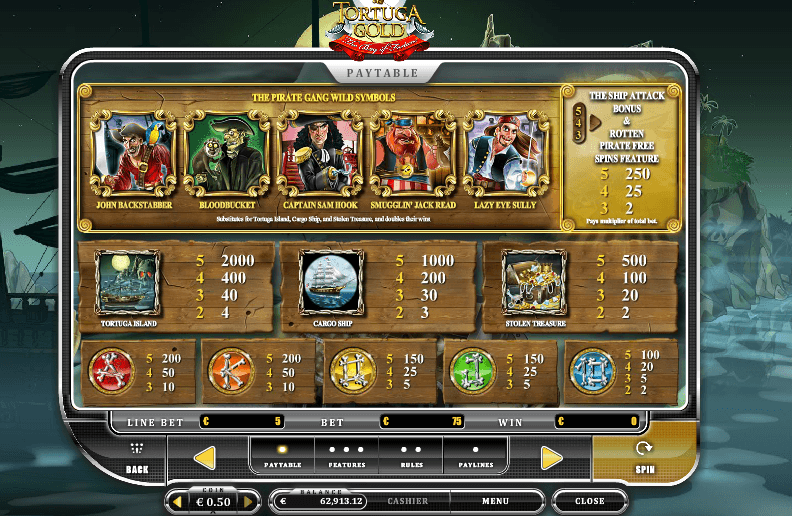Image resolution: width=792 pixels, height=516 pixels.
Task: Show the previous paytable page
Action: (x=205, y=458)
